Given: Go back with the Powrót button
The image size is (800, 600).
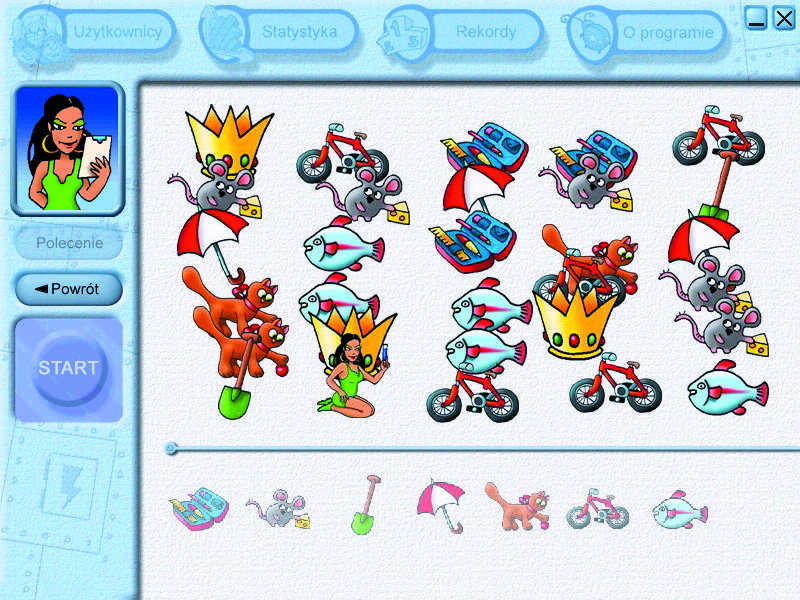Looking at the screenshot, I should pos(69,289).
